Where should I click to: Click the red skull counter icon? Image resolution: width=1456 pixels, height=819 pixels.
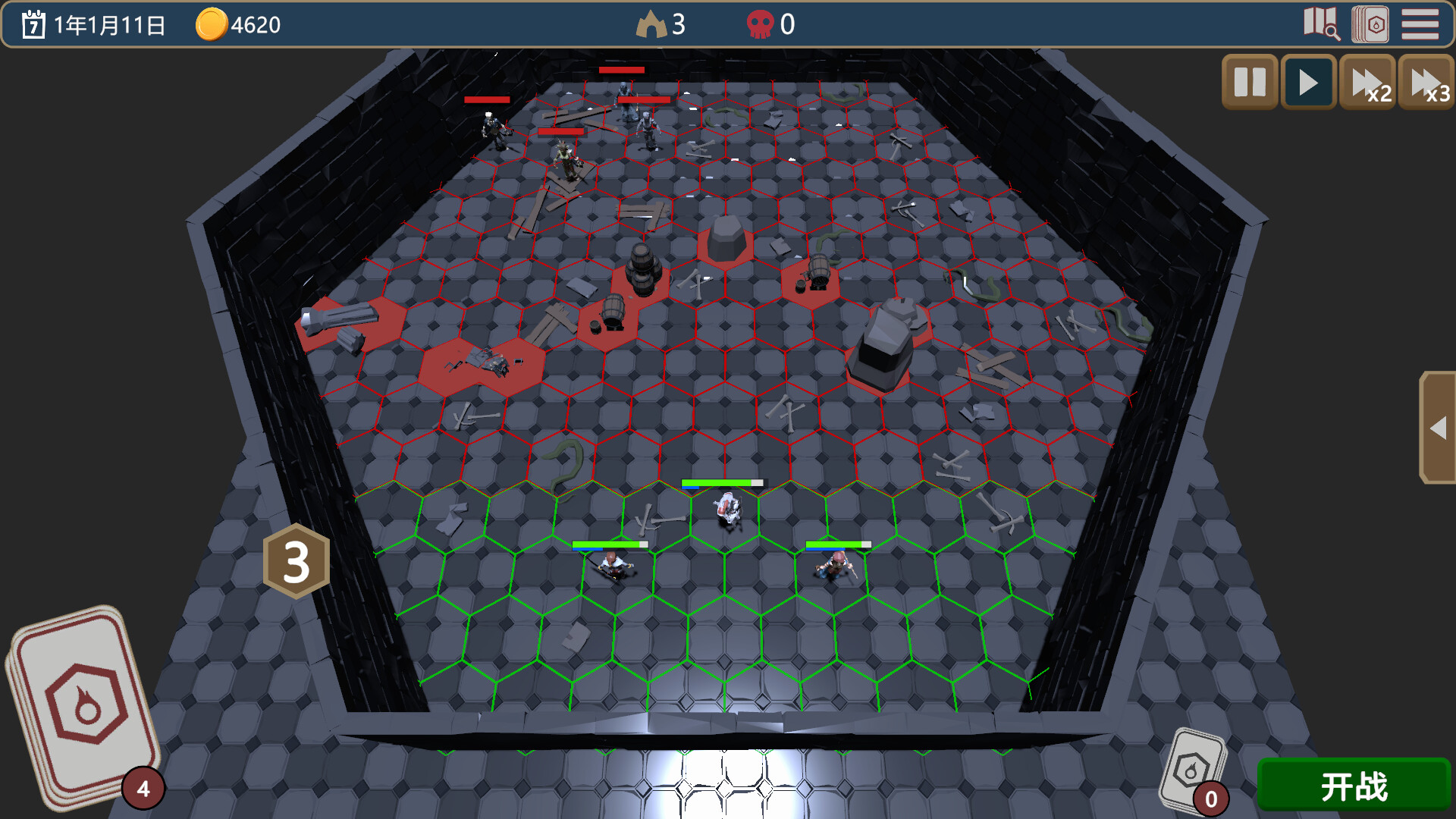762,24
